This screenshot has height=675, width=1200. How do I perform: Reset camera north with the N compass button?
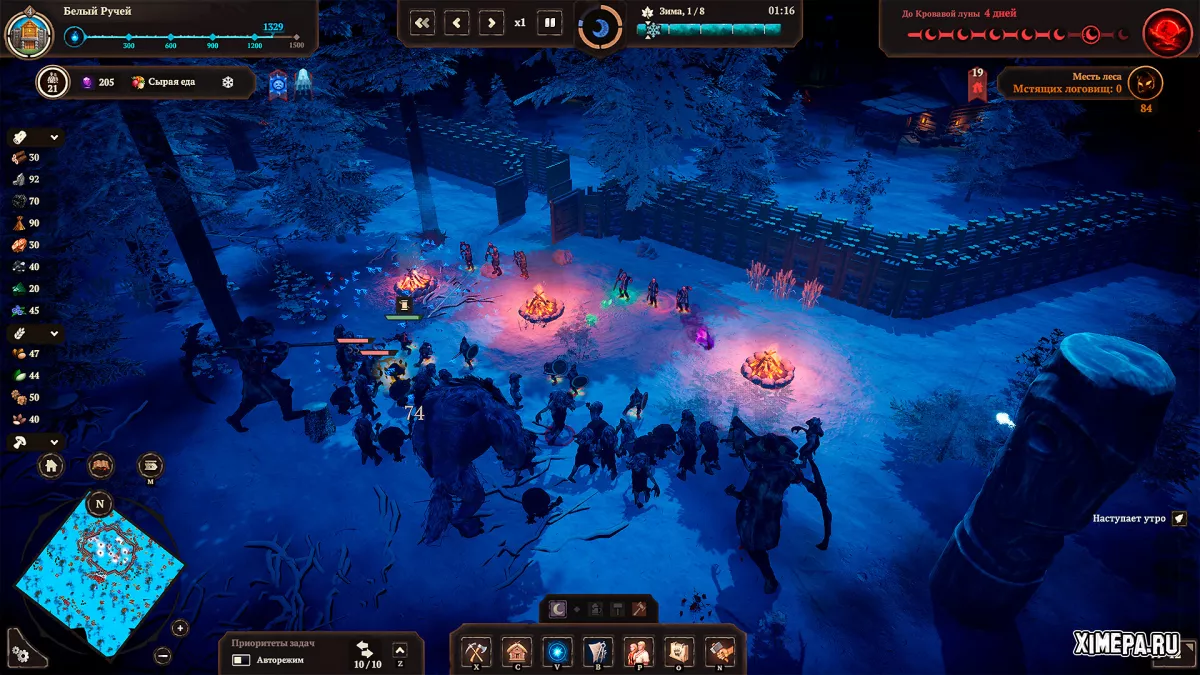point(99,503)
